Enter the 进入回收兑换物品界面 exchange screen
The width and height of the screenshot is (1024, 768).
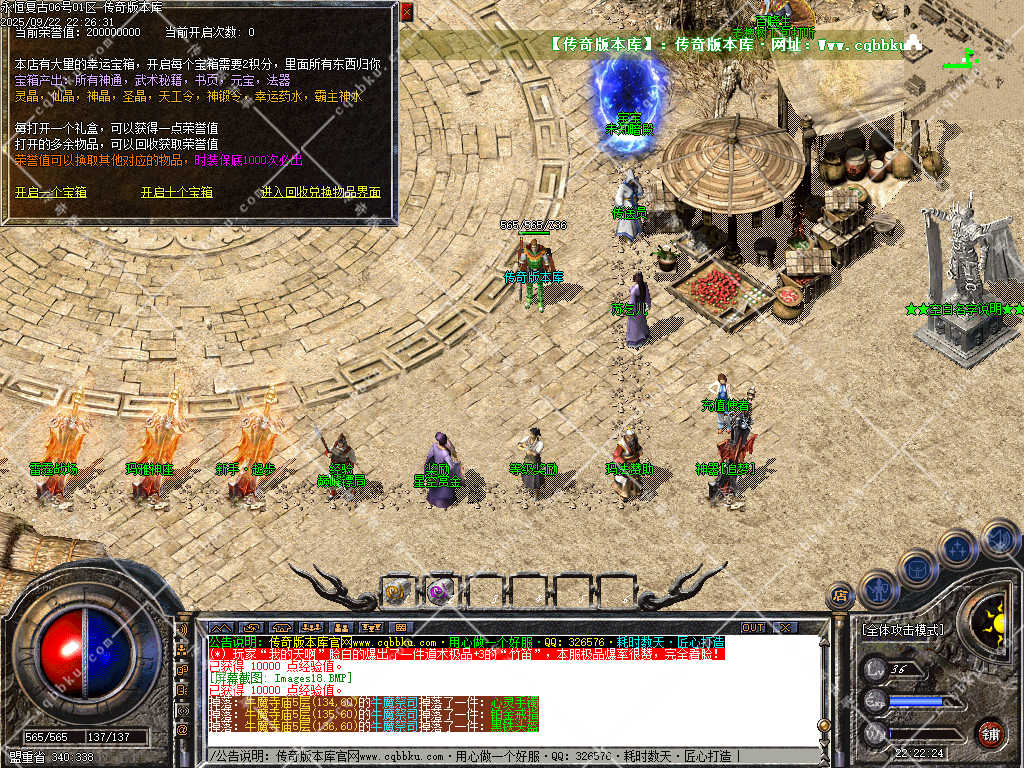coord(321,192)
